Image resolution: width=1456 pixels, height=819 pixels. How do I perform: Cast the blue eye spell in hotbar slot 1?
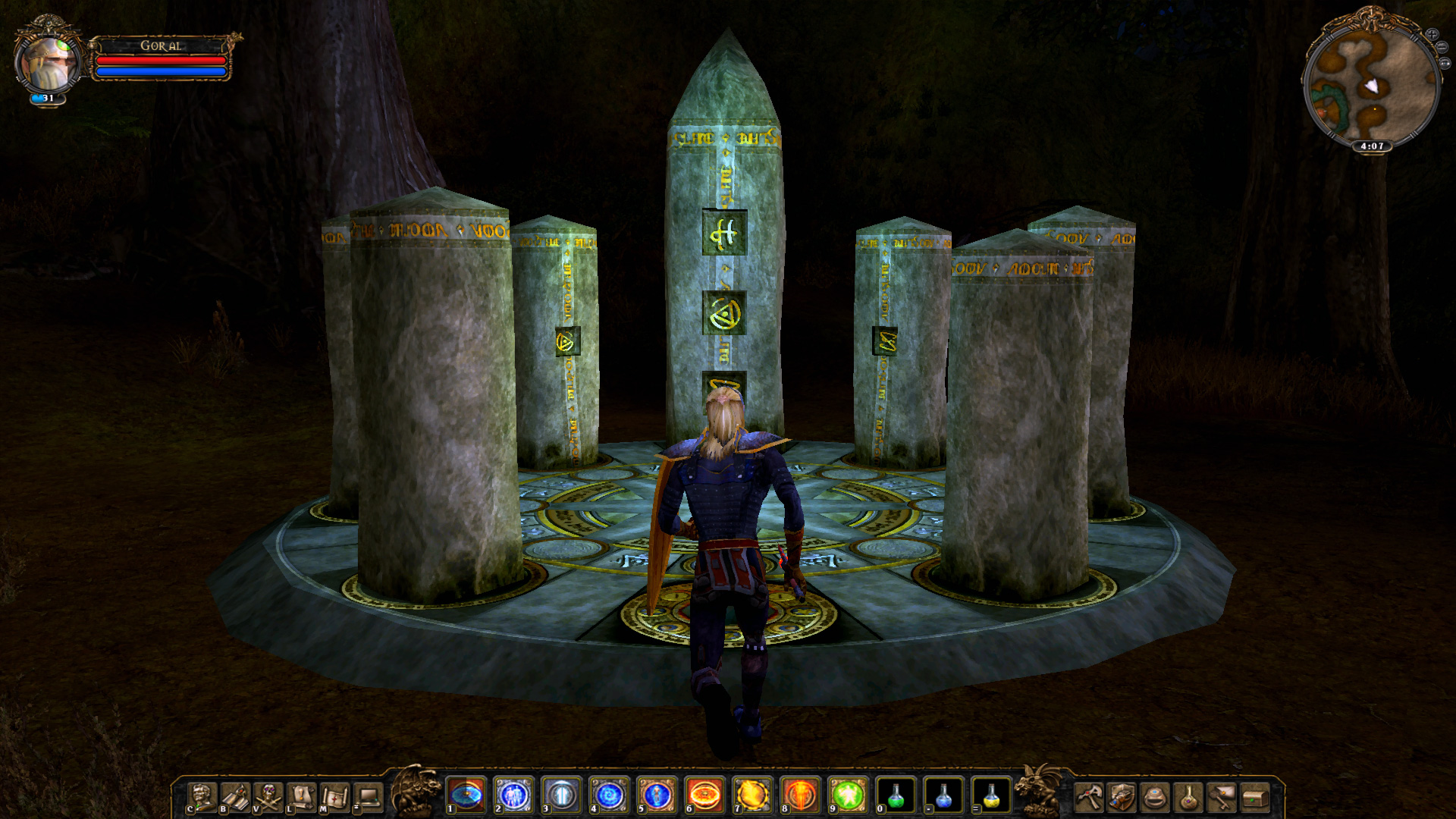pyautogui.click(x=465, y=796)
